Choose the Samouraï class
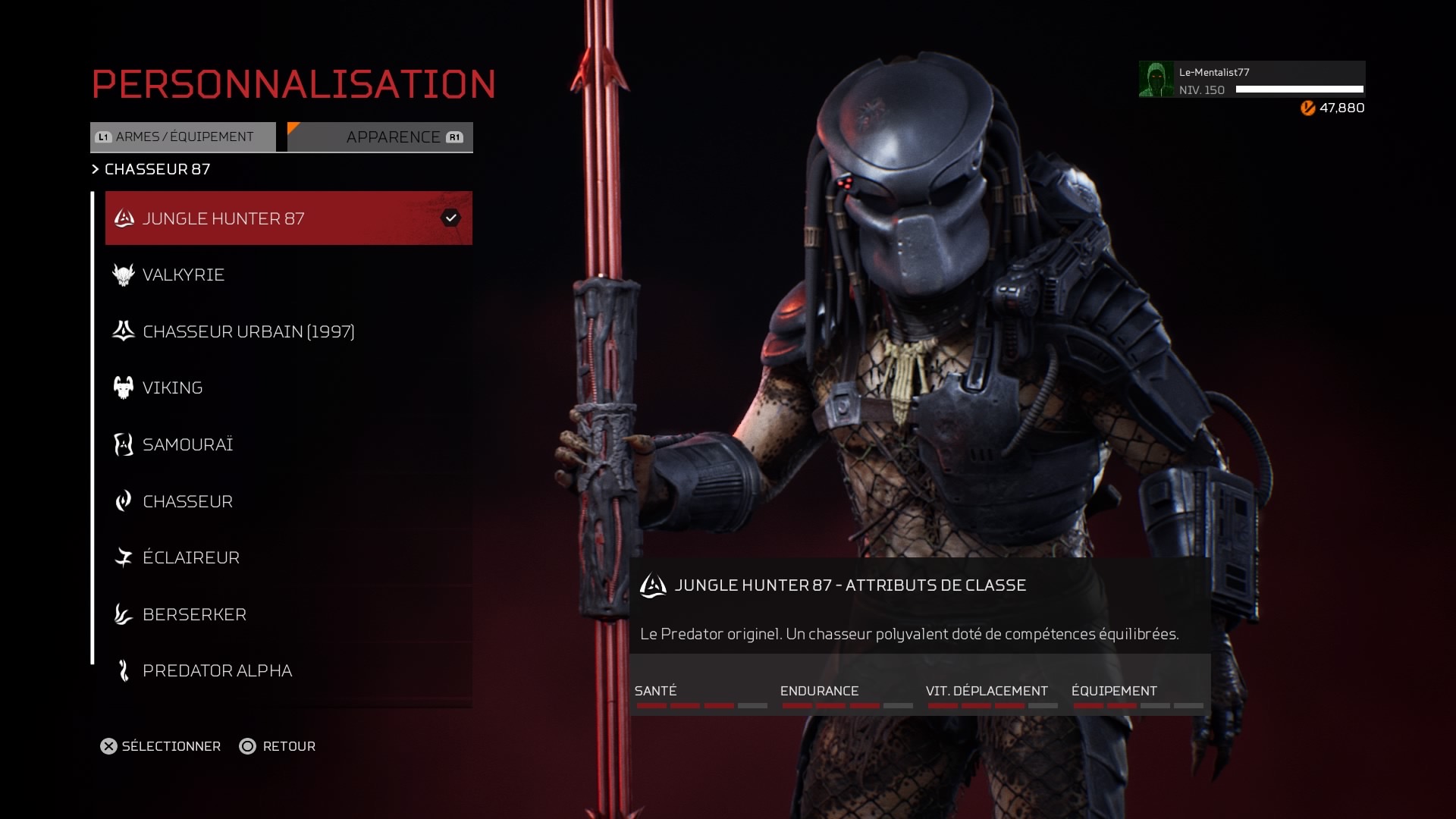Viewport: 1456px width, 819px height. pyautogui.click(x=288, y=444)
